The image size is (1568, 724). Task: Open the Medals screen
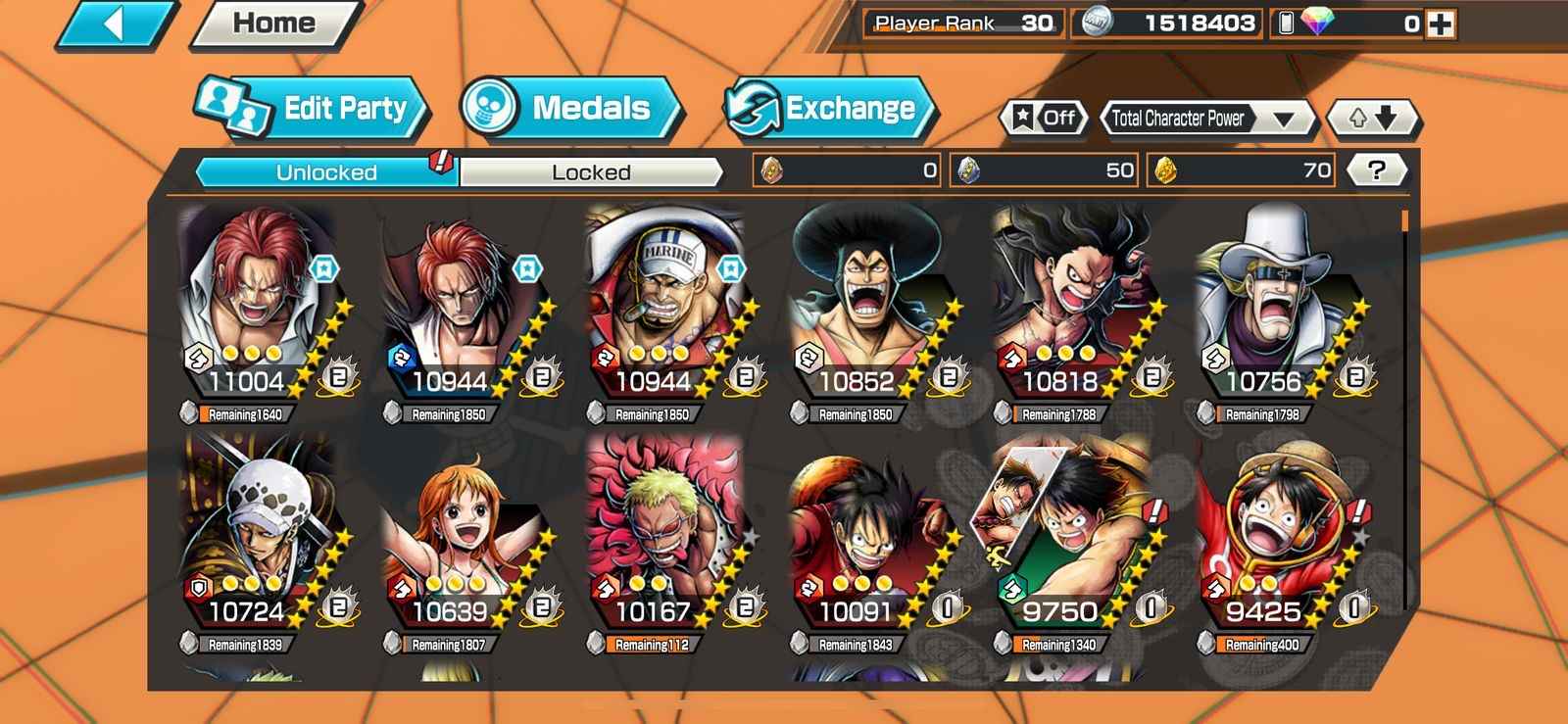coord(571,108)
